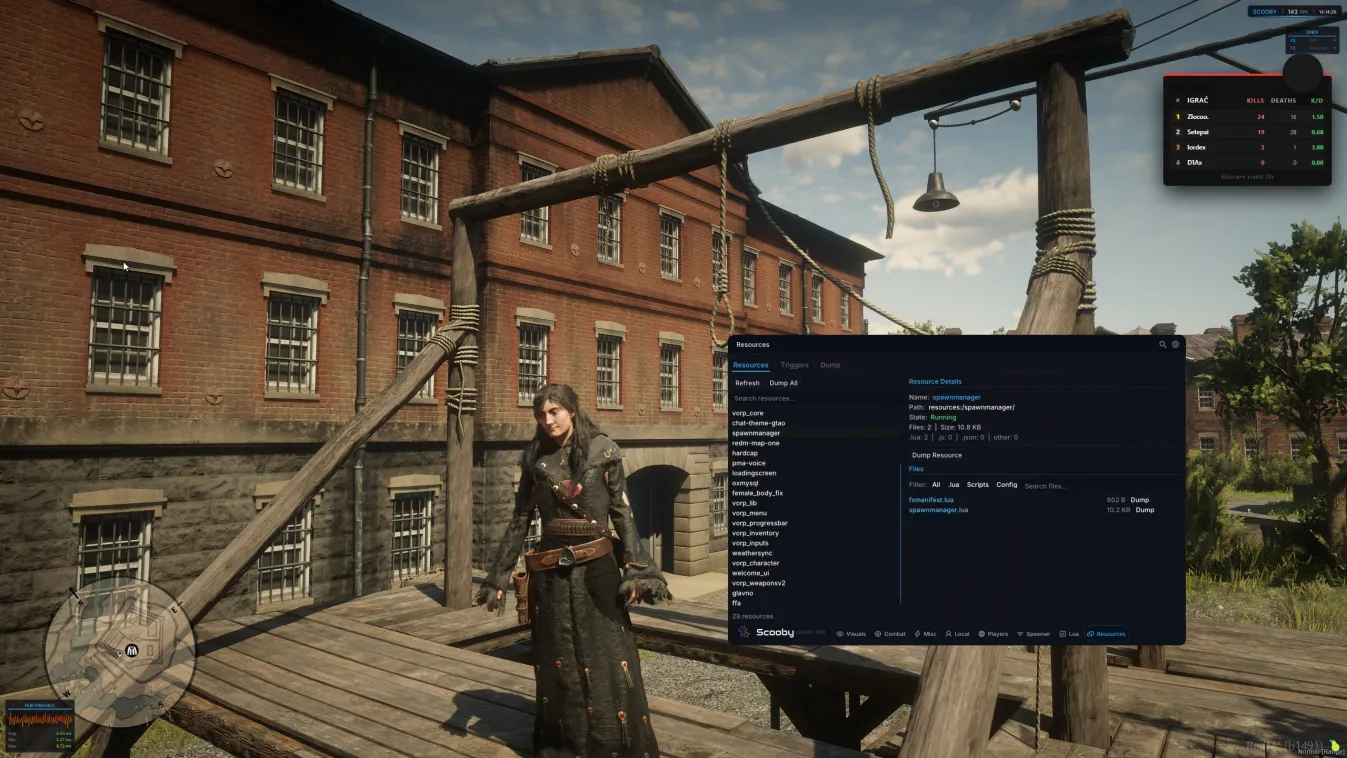1347x758 pixels.
Task: Enable the Scripts file filter
Action: click(x=977, y=484)
